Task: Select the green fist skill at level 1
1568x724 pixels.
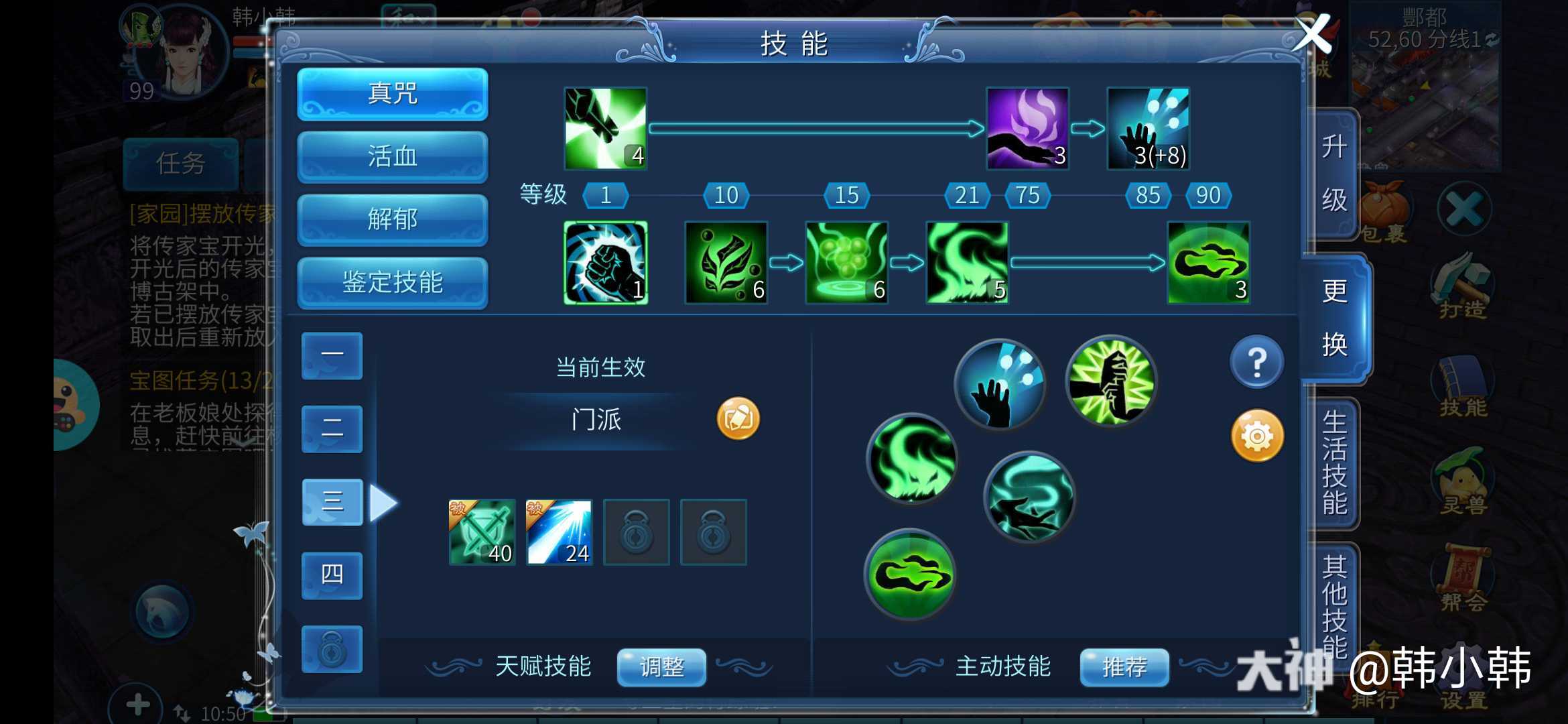Action: [x=604, y=263]
